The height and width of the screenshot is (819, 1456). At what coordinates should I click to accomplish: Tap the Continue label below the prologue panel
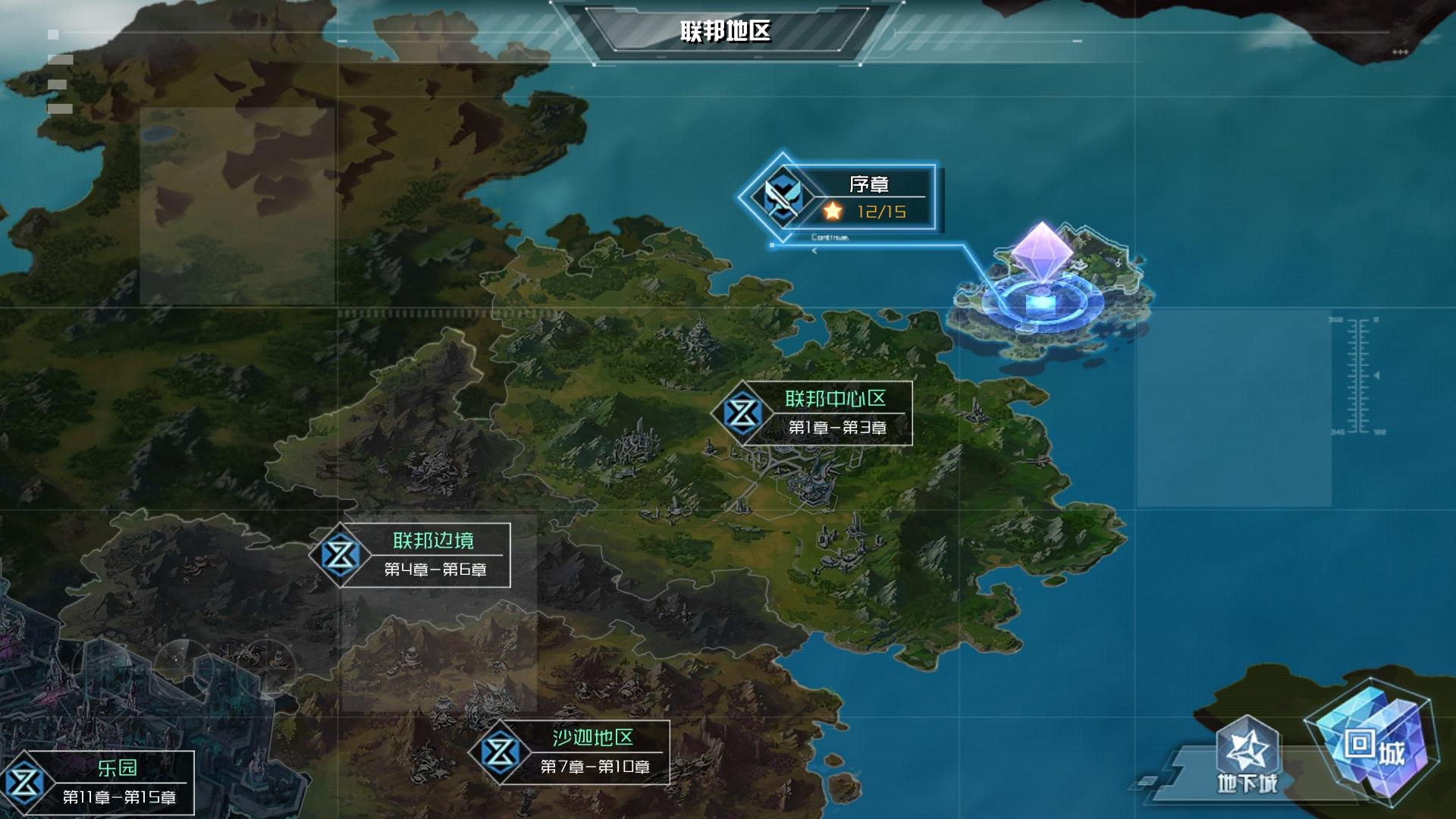[x=829, y=237]
